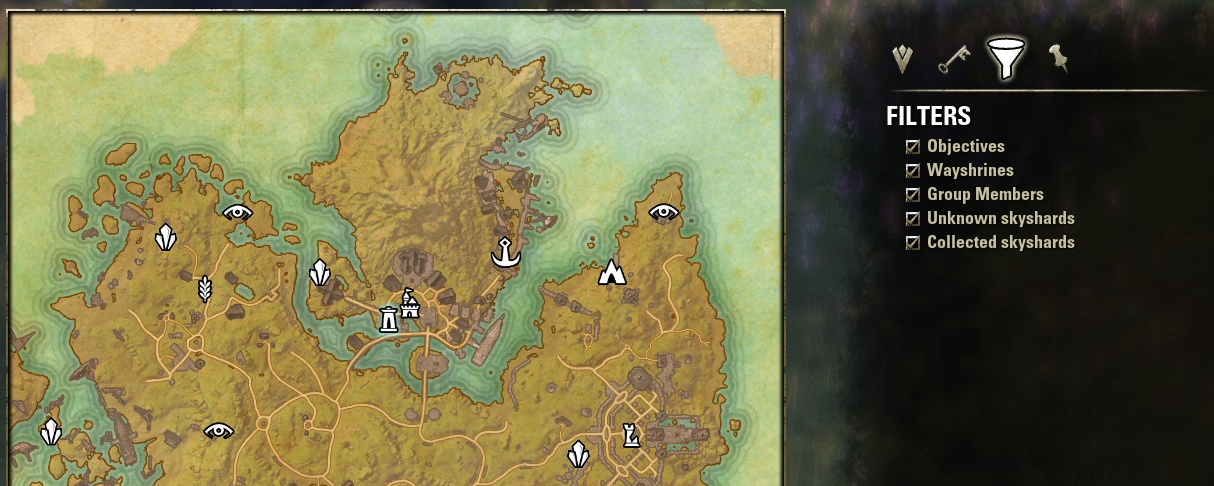Disable the Unknown skyshards filter
1214x486 pixels.
tap(913, 219)
